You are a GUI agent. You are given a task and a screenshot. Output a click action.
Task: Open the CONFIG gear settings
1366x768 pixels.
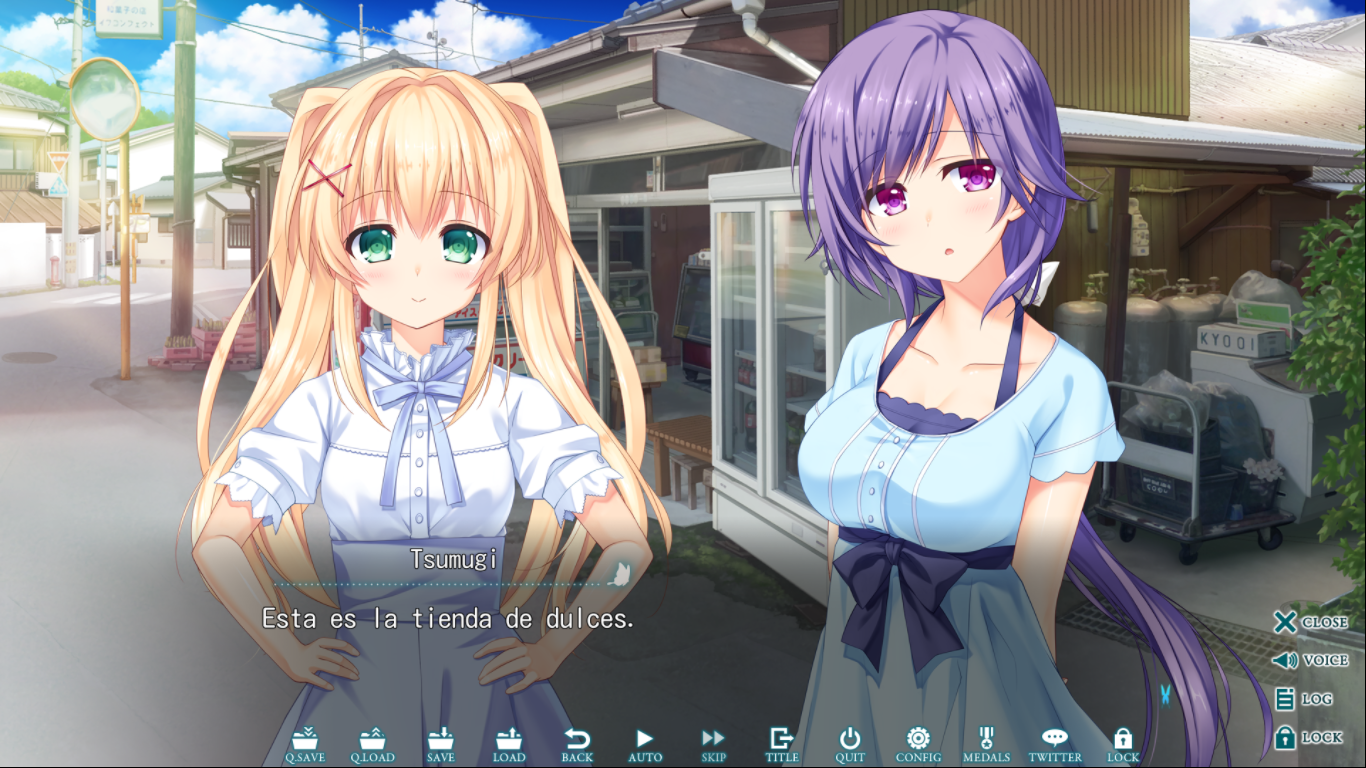coord(918,744)
